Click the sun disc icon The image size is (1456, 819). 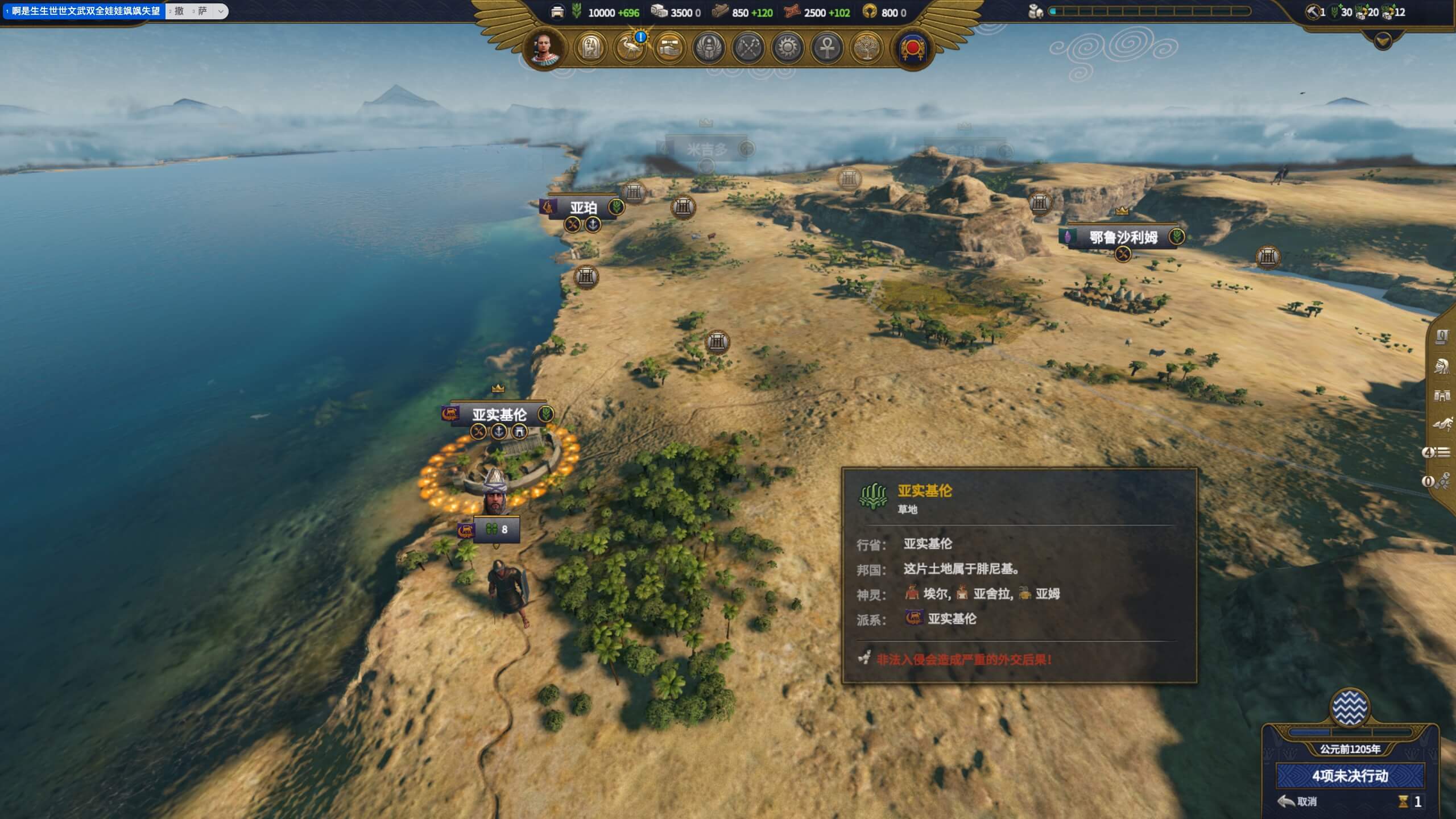coord(788,48)
